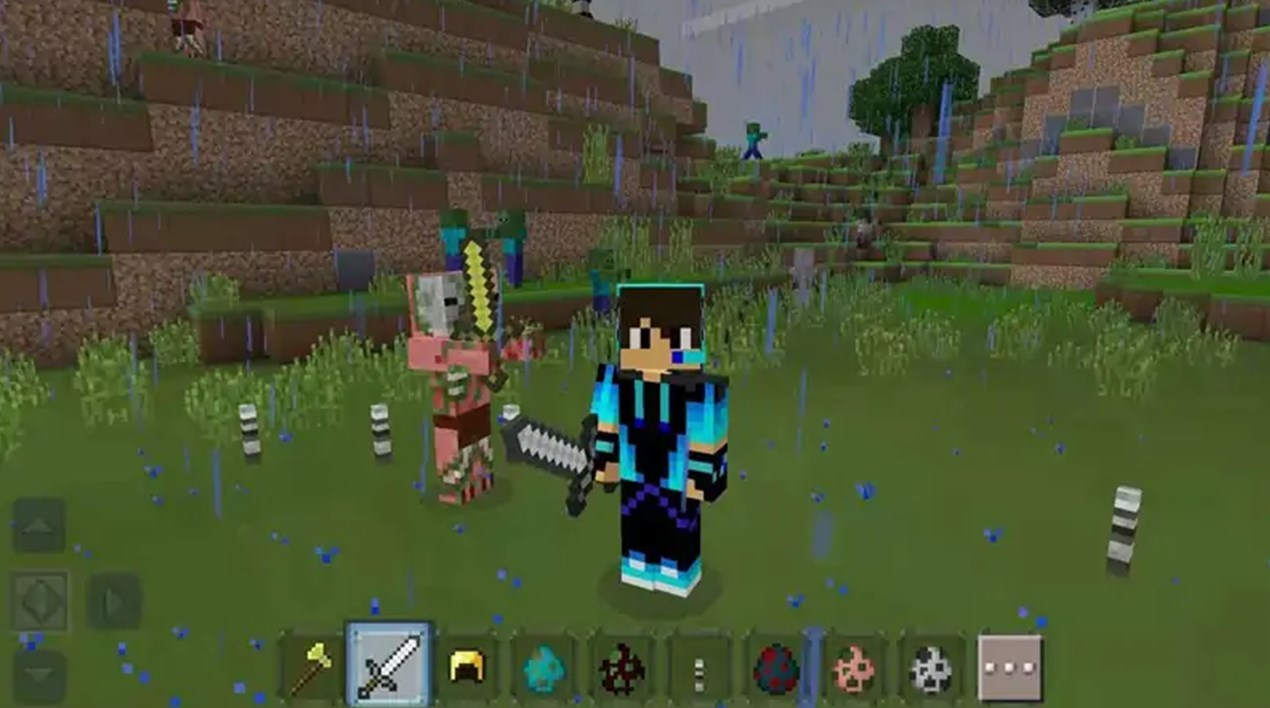Tap the up arrow movement button
The height and width of the screenshot is (708, 1270).
tap(39, 526)
